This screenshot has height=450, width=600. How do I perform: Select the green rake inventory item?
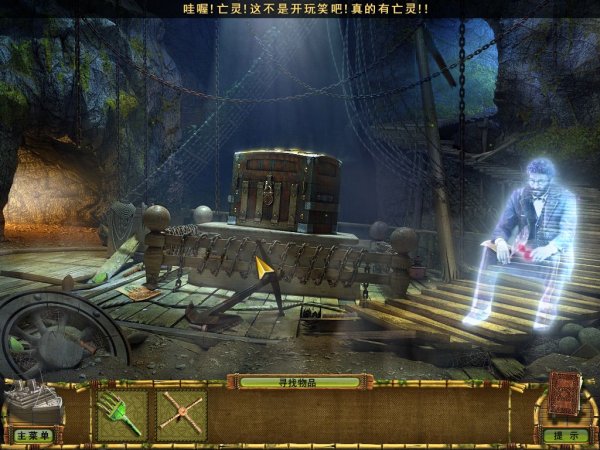tap(121, 415)
